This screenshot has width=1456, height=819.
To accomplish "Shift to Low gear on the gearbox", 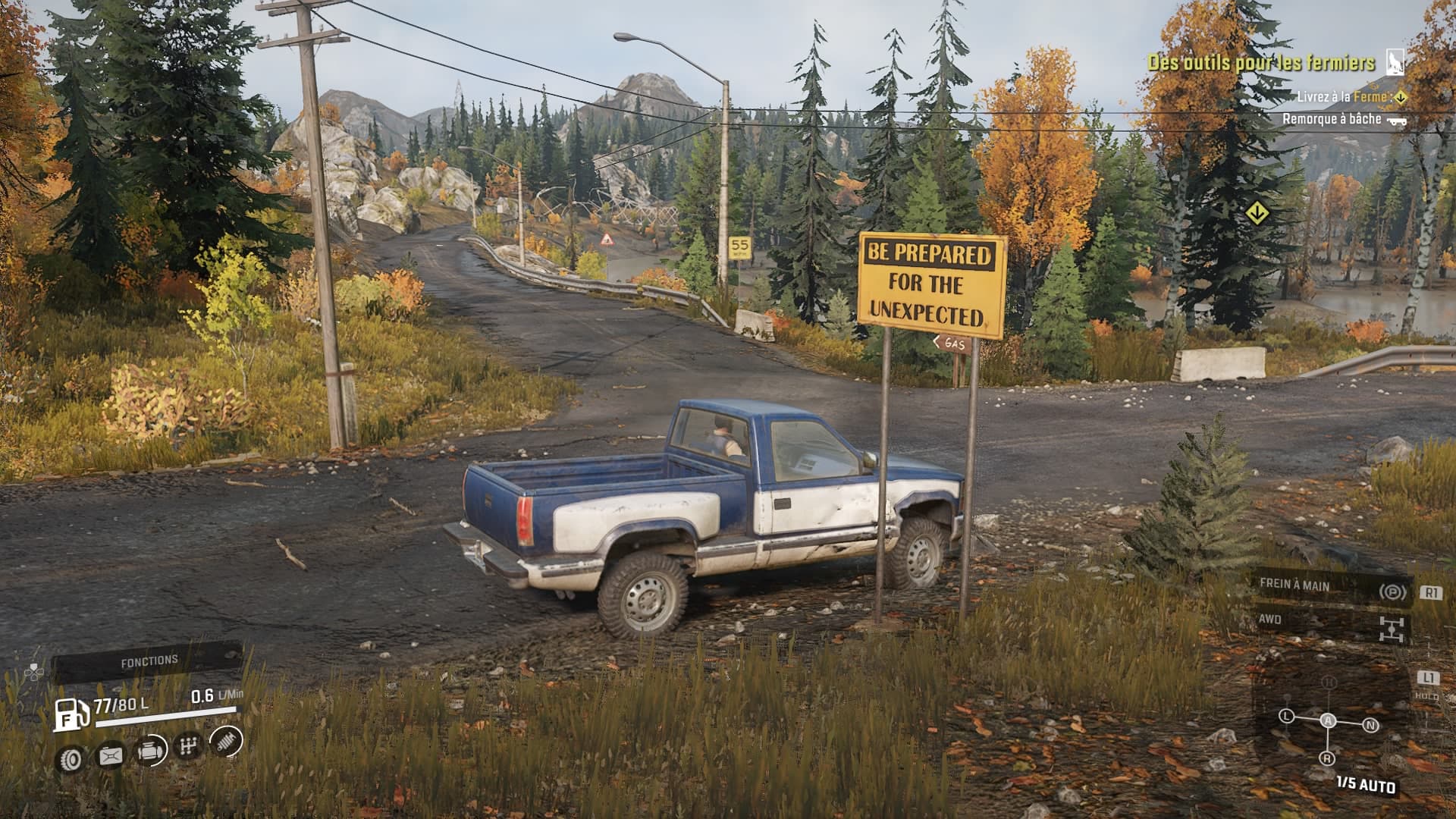I will [x=1286, y=716].
